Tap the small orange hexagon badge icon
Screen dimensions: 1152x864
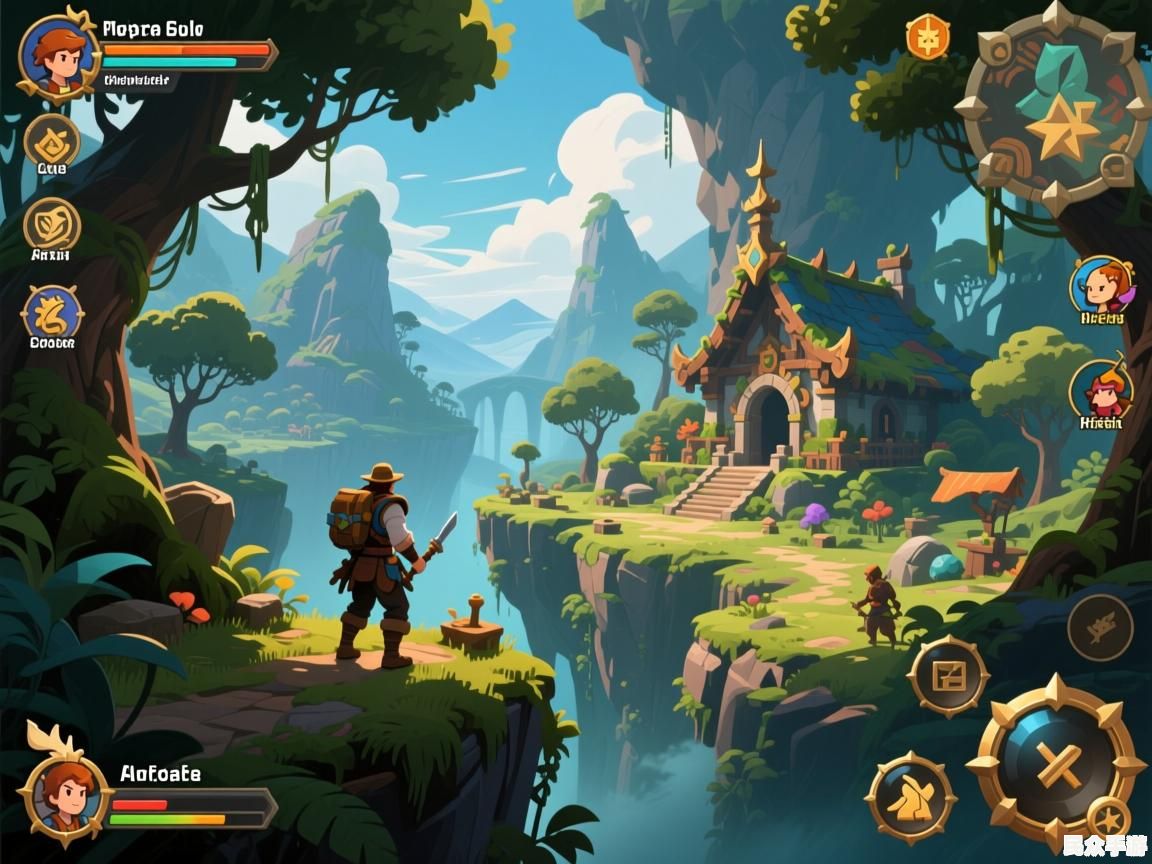927,37
